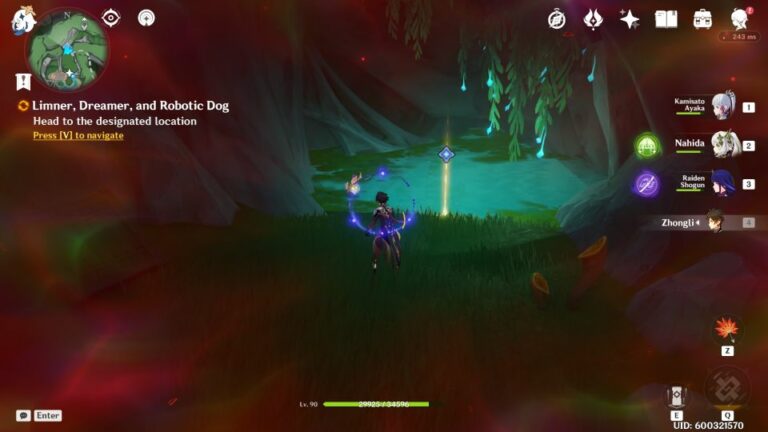Open the Wish four-pointed star icon
This screenshot has width=768, height=432.
point(629,19)
